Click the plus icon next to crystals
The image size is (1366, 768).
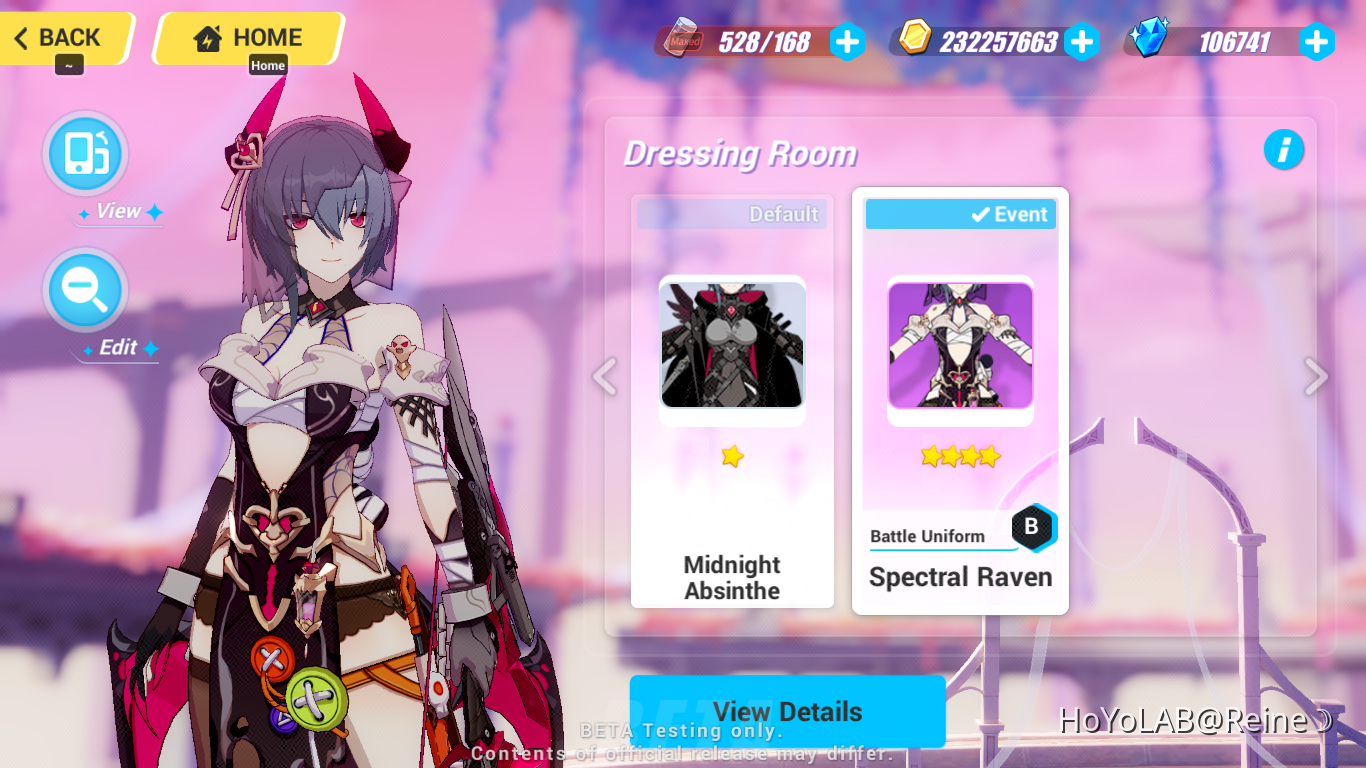pyautogui.click(x=1317, y=41)
